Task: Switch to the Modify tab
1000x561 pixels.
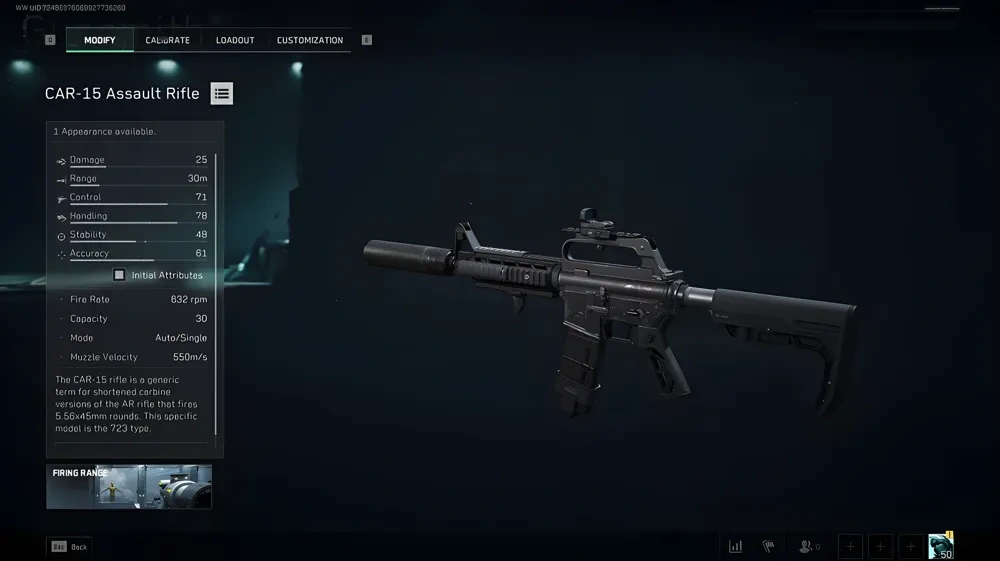Action: pos(99,40)
